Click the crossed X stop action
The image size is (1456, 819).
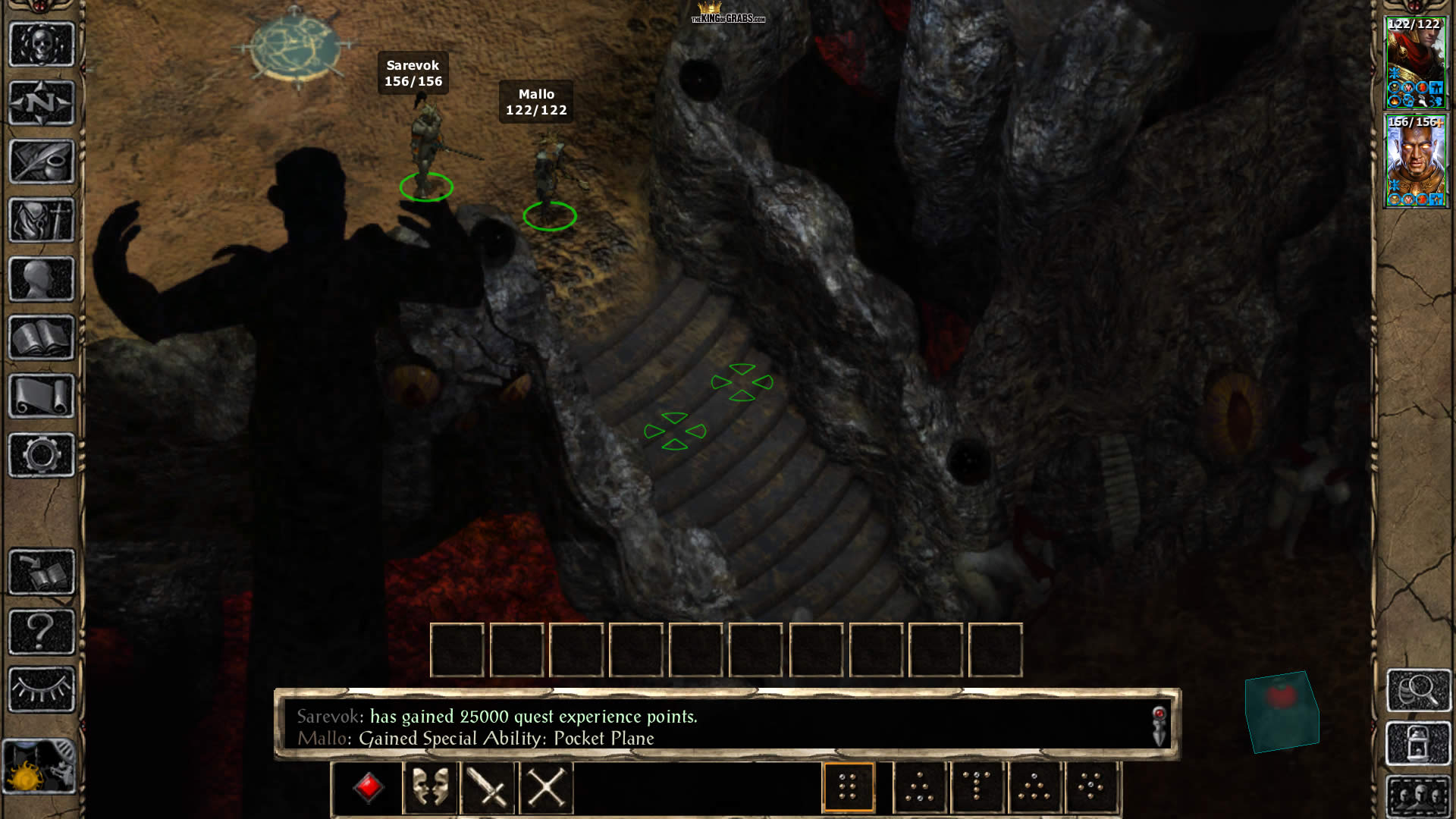(x=546, y=788)
